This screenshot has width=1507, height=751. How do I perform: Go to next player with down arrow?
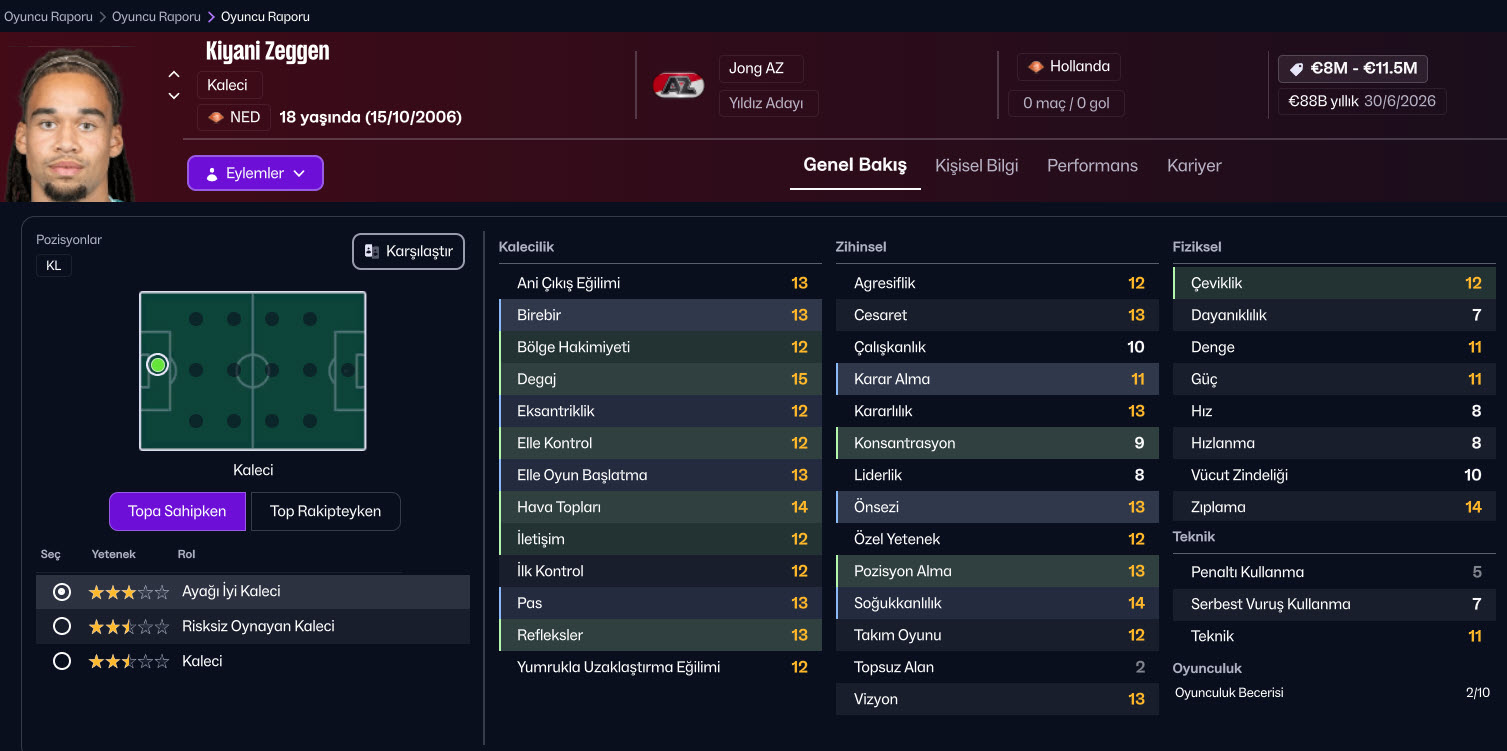click(x=174, y=96)
